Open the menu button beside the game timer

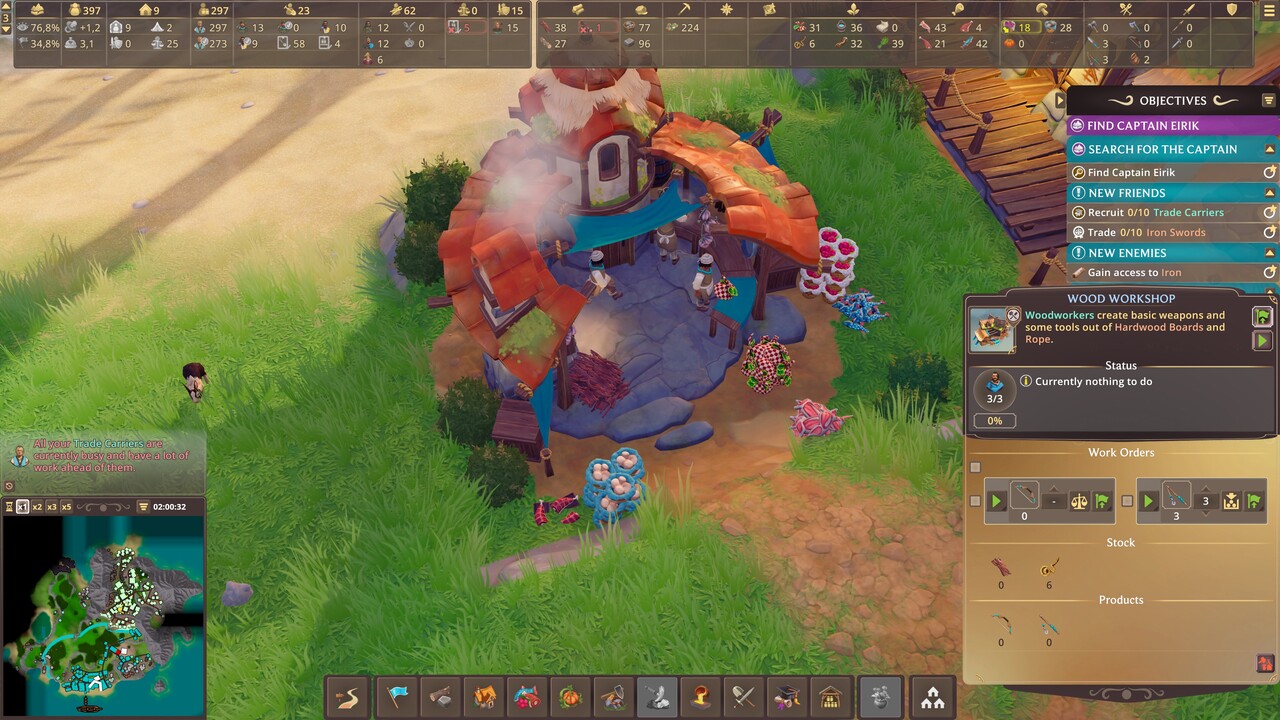pyautogui.click(x=143, y=507)
